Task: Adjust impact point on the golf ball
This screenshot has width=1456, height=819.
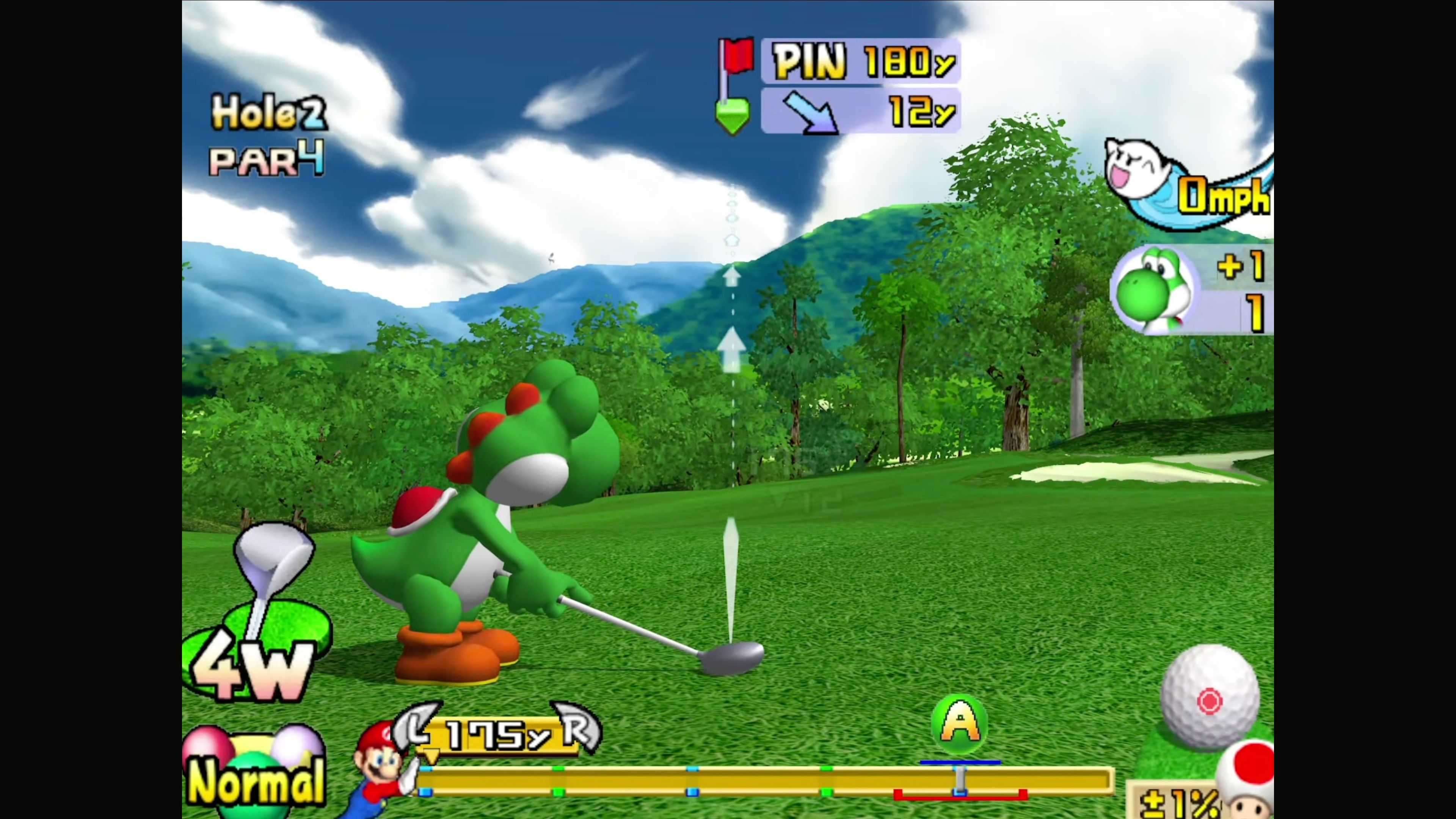Action: pyautogui.click(x=1210, y=701)
